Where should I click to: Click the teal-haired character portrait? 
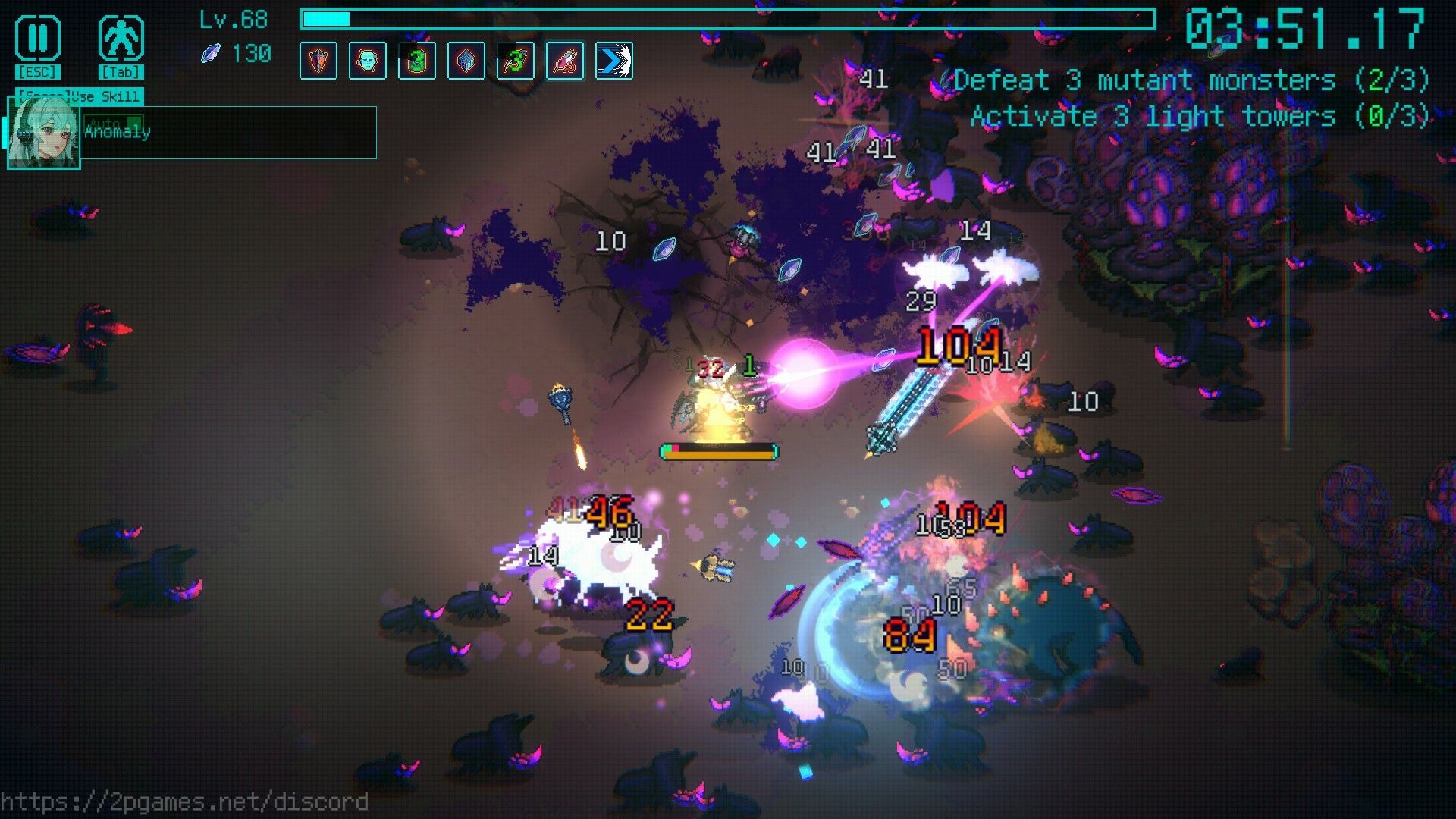(43, 133)
